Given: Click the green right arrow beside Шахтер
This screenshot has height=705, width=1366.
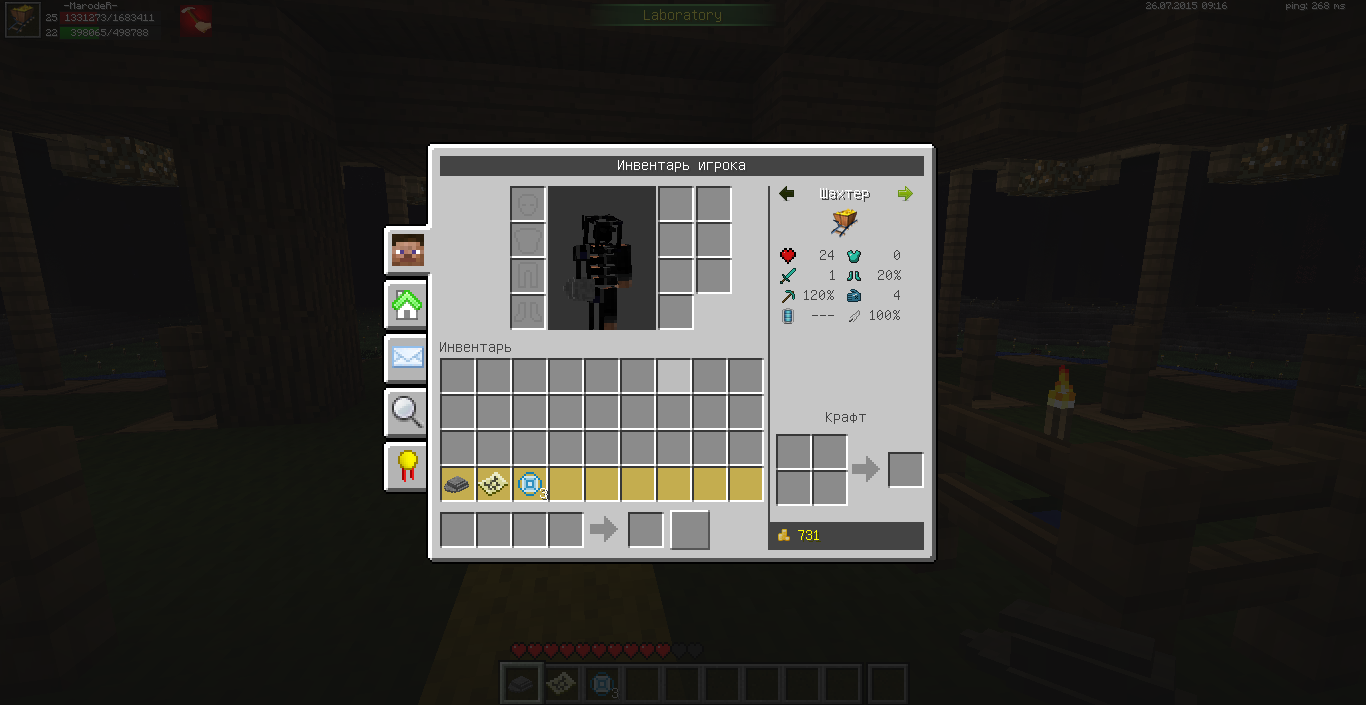Looking at the screenshot, I should [905, 194].
